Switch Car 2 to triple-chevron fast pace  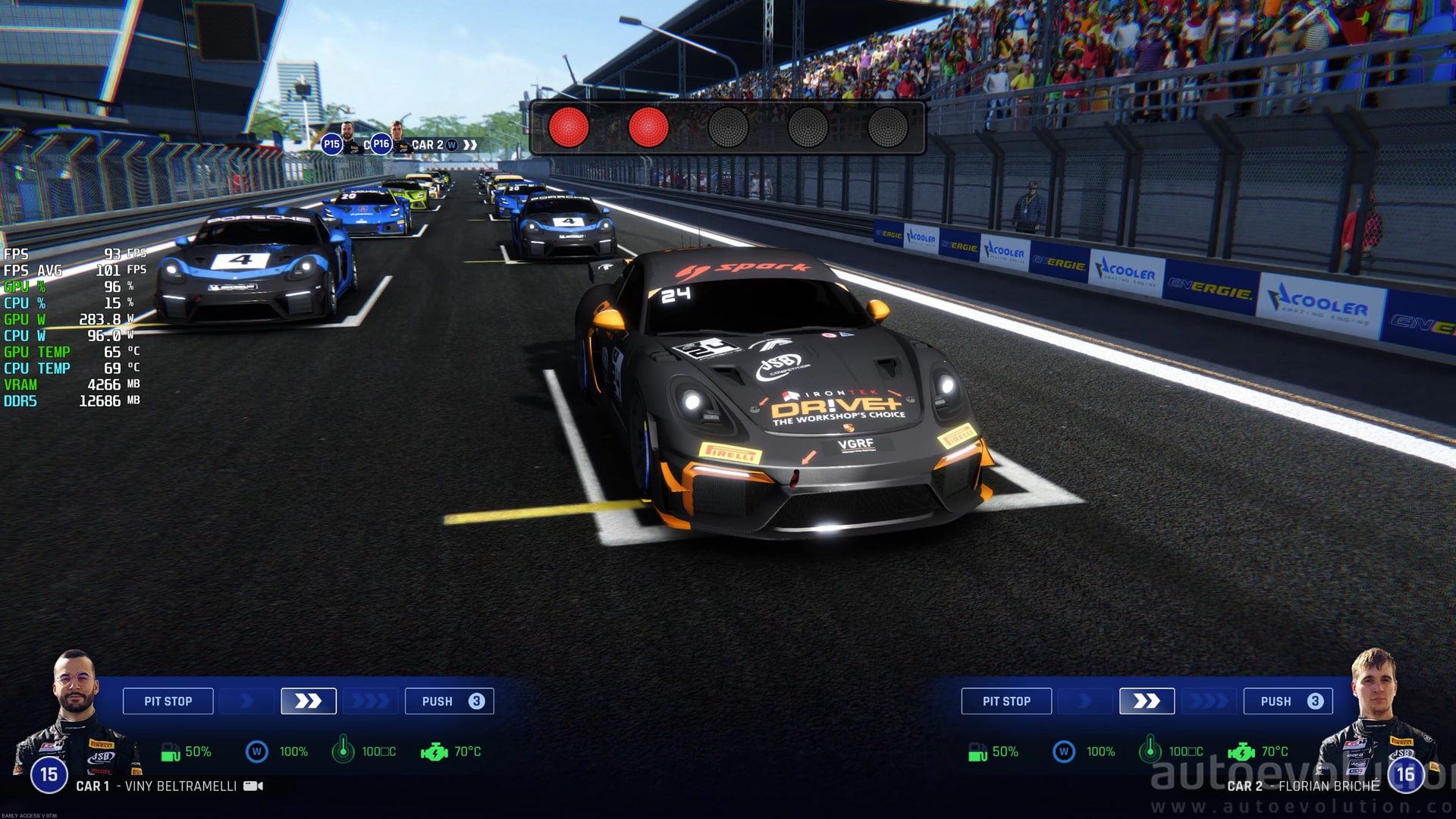pos(1209,701)
